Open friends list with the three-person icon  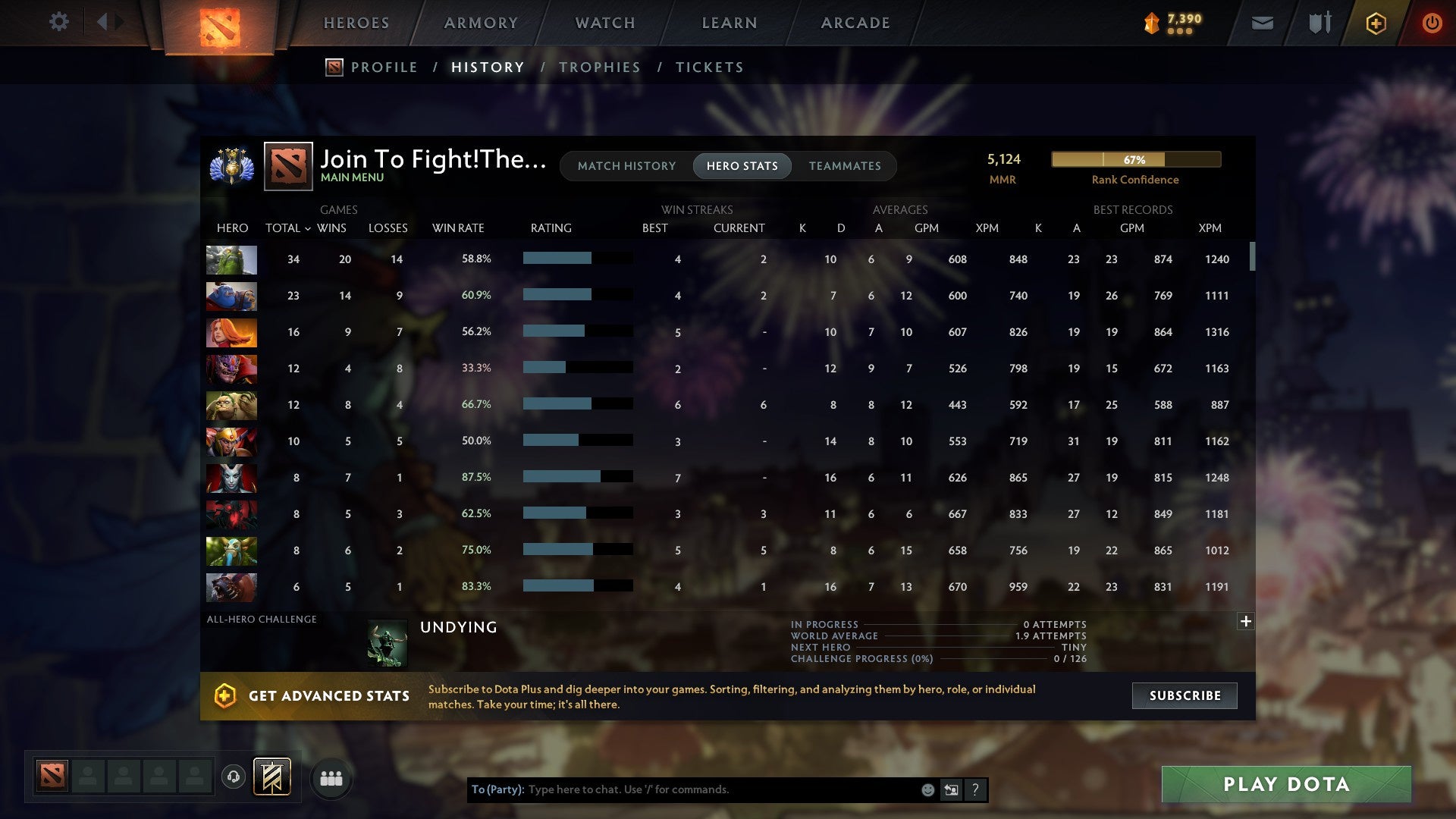click(x=331, y=777)
